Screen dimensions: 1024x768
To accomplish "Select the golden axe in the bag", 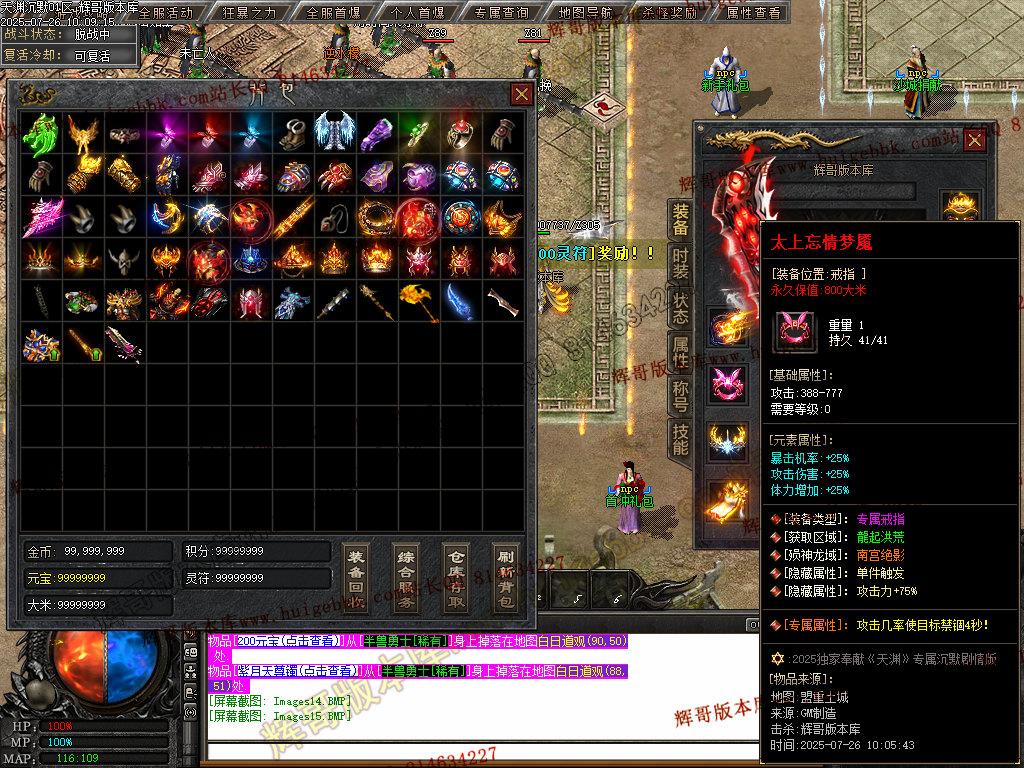I will pos(419,301).
